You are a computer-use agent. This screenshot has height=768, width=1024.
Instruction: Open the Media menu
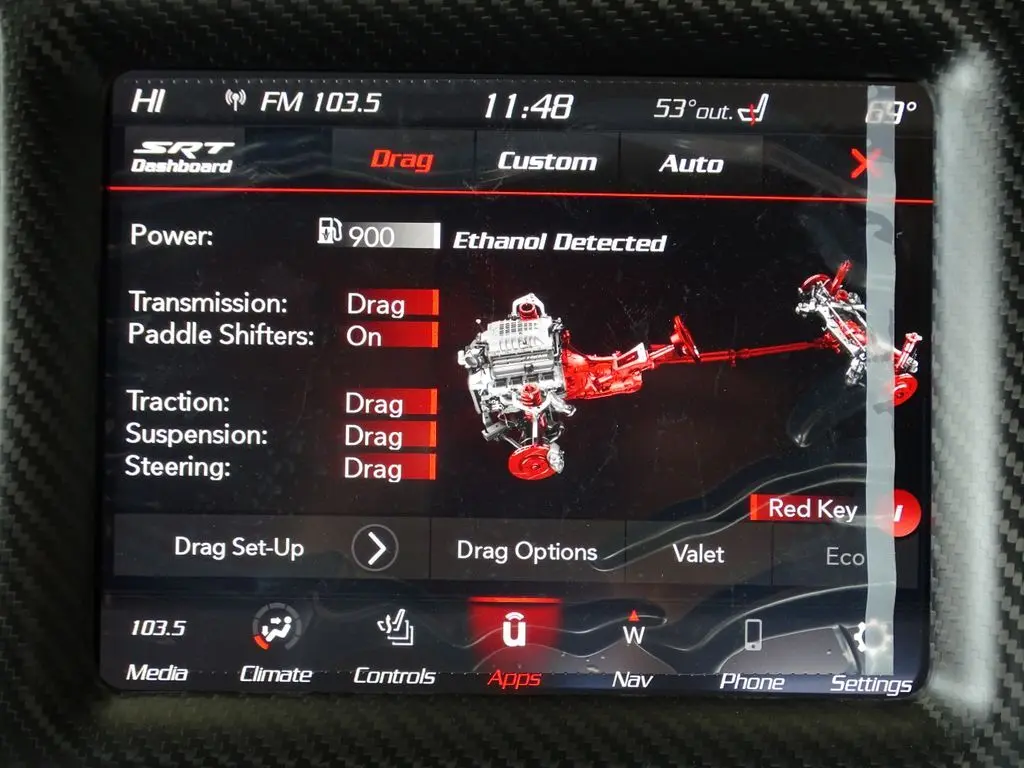tap(157, 648)
